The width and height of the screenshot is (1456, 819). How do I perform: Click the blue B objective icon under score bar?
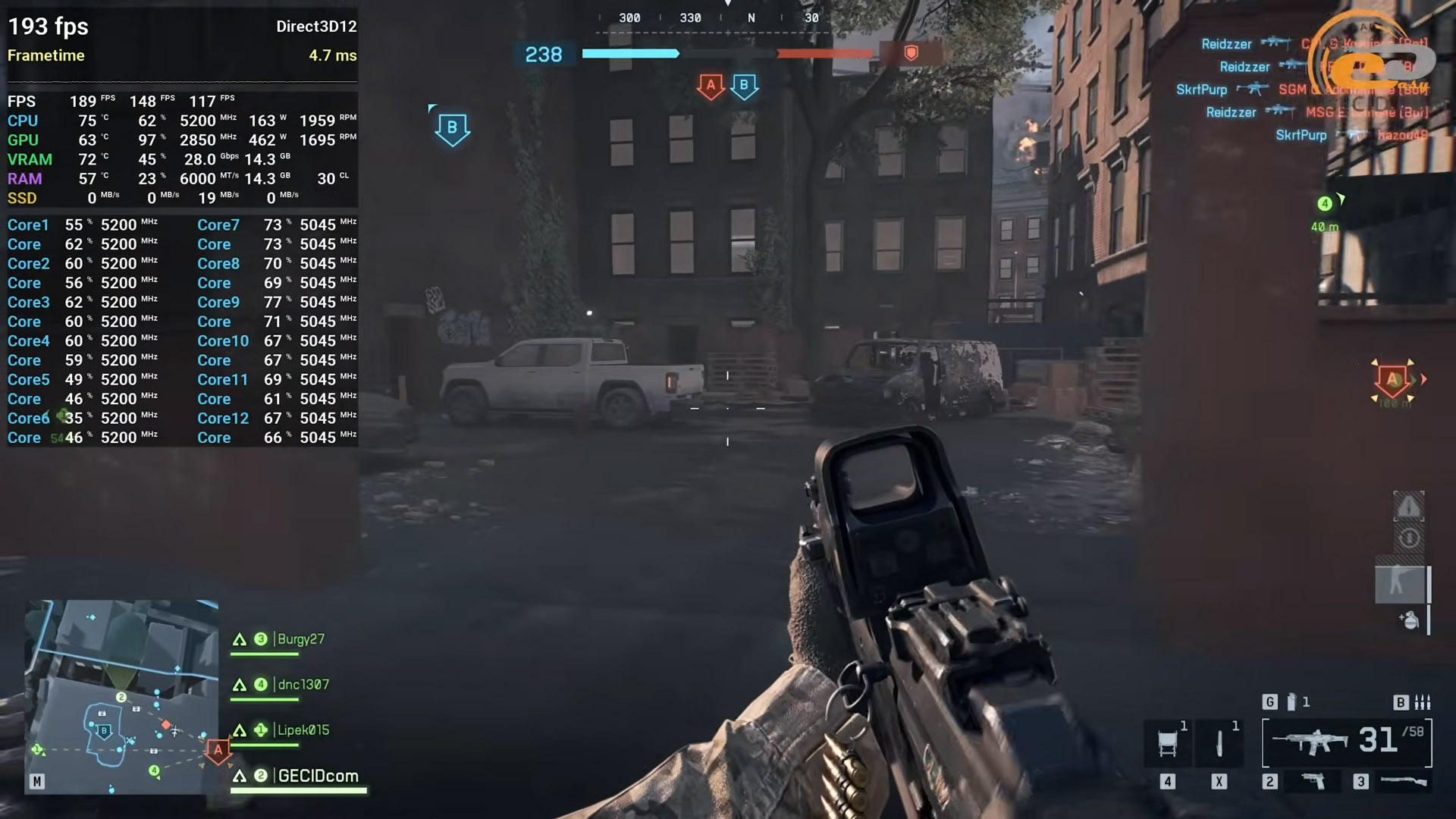pos(744,86)
